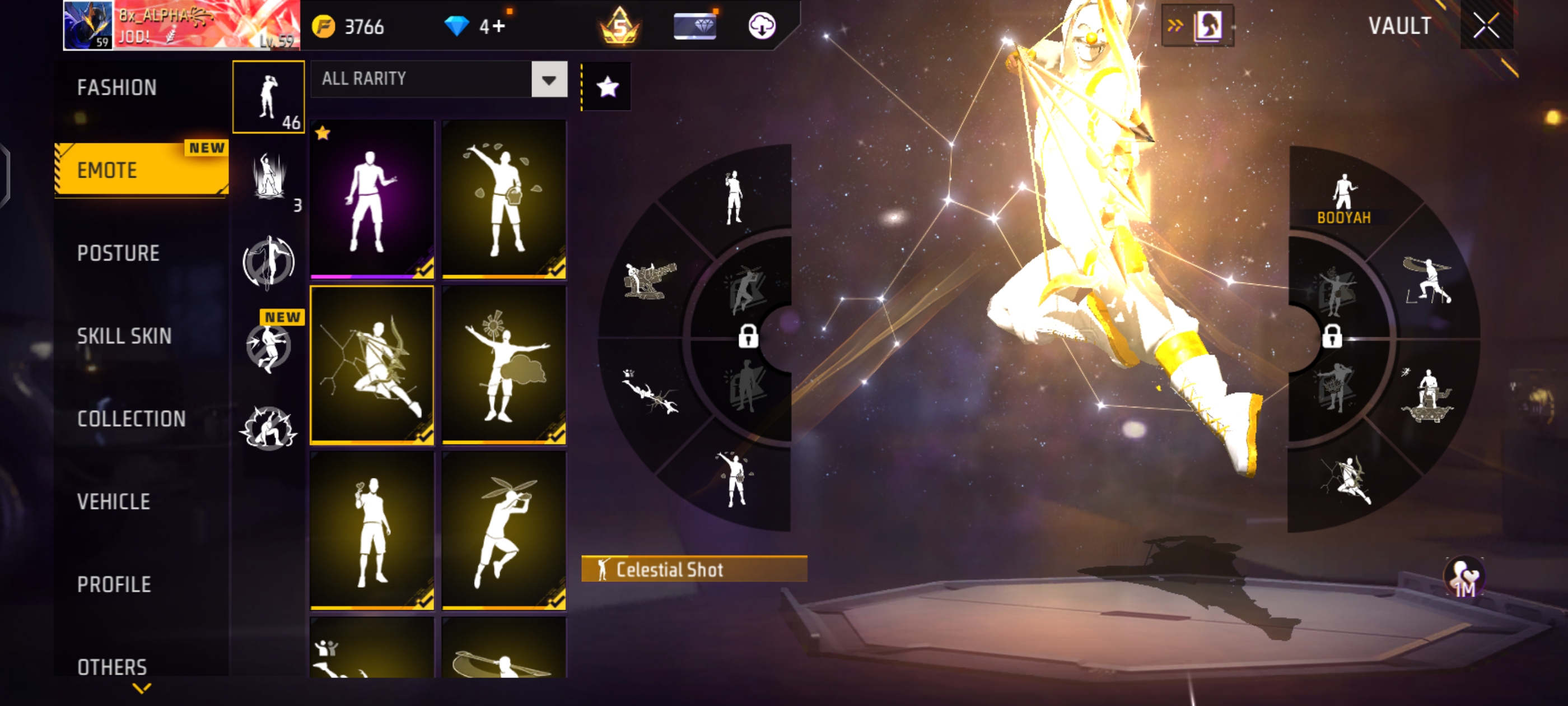The image size is (1568, 706).
Task: Open the player profile banner
Action: click(181, 26)
